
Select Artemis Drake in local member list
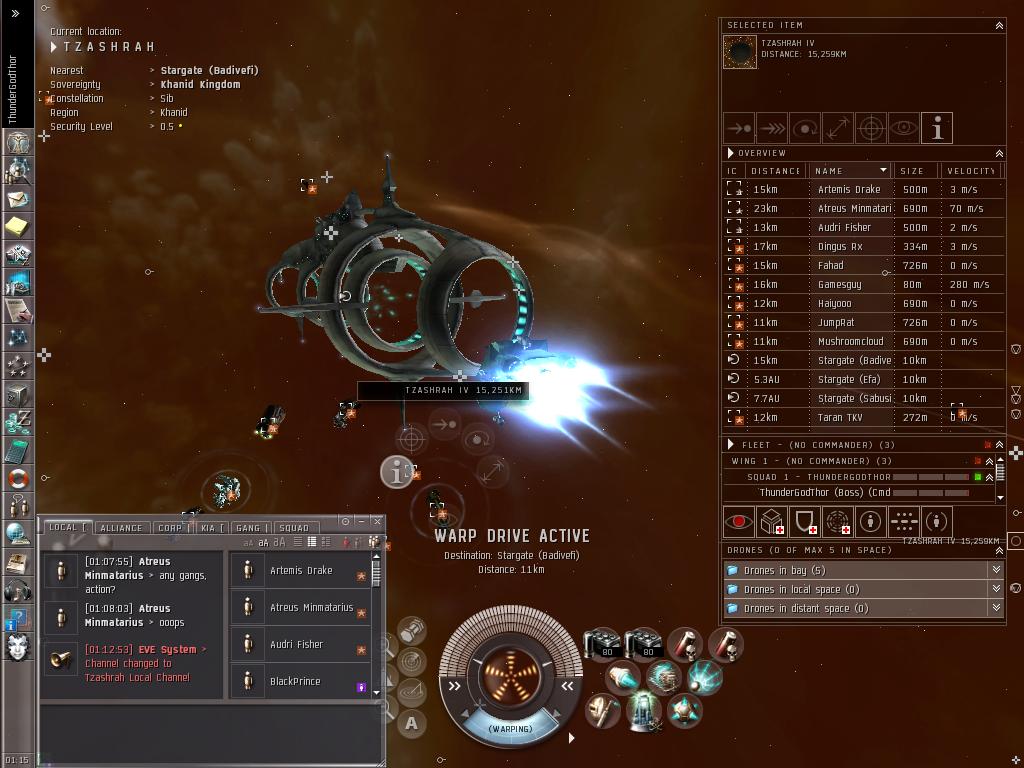(x=300, y=571)
